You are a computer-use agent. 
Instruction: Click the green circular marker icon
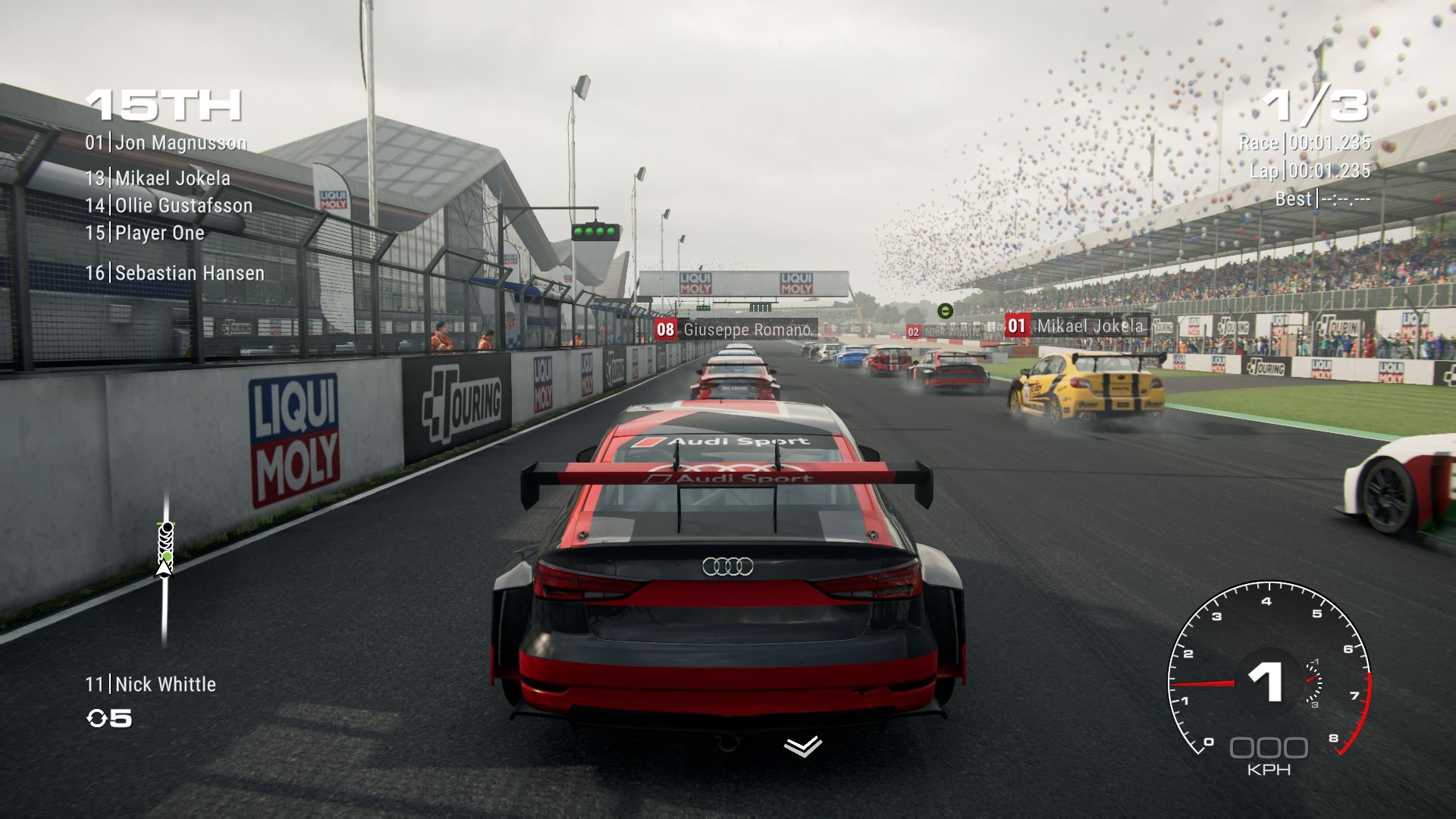pyautogui.click(x=945, y=310)
